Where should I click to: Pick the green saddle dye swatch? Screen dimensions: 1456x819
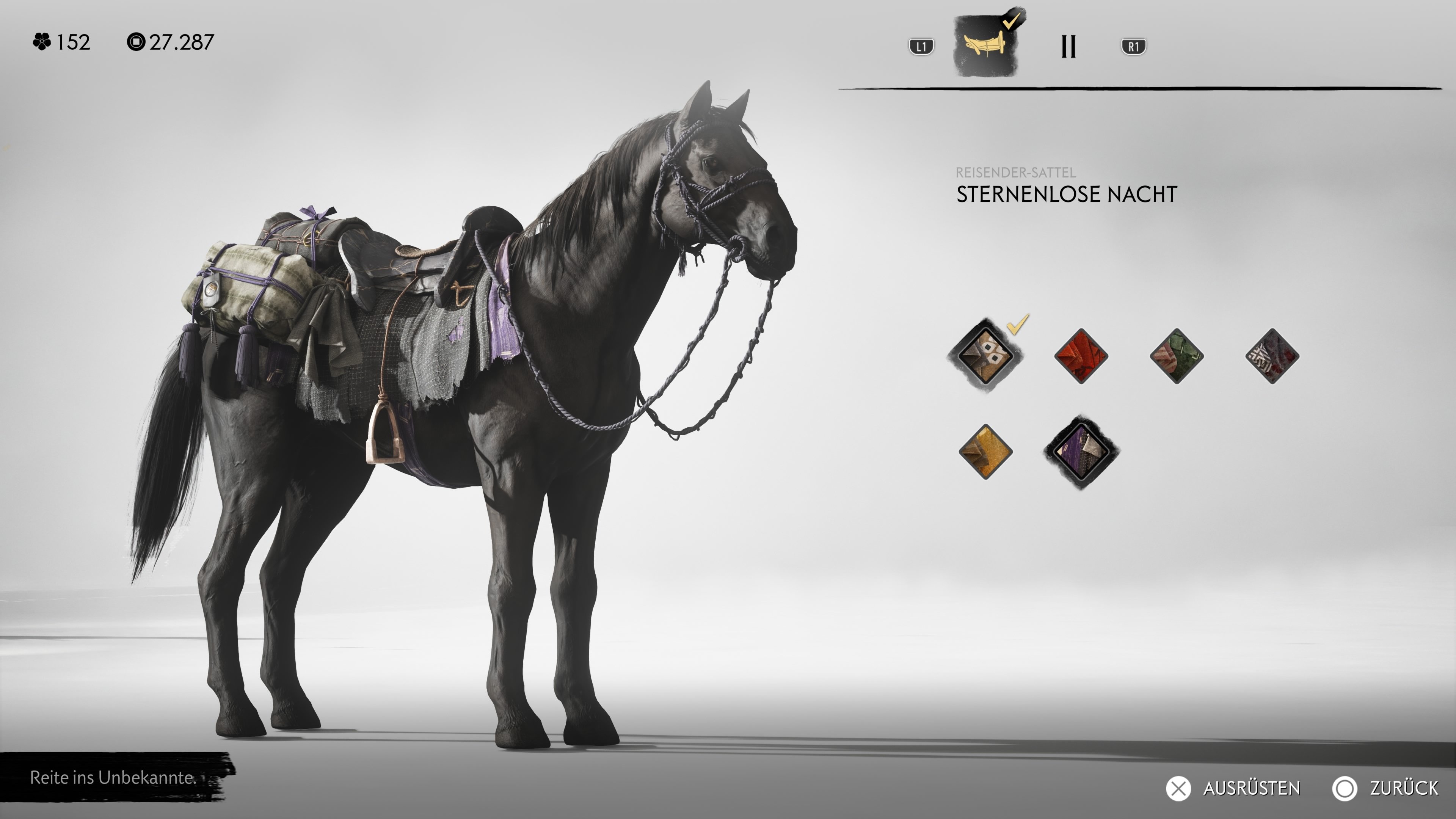1176,356
